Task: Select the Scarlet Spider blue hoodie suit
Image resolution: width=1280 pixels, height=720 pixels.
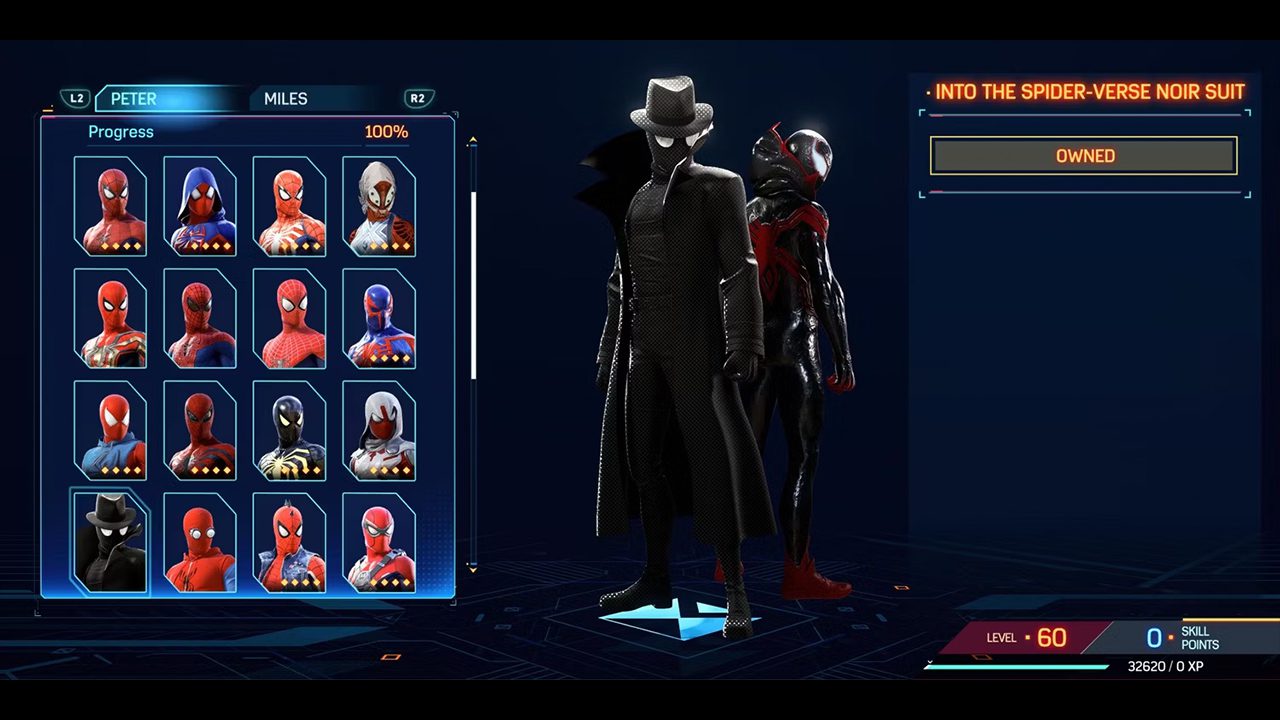Action: click(110, 430)
